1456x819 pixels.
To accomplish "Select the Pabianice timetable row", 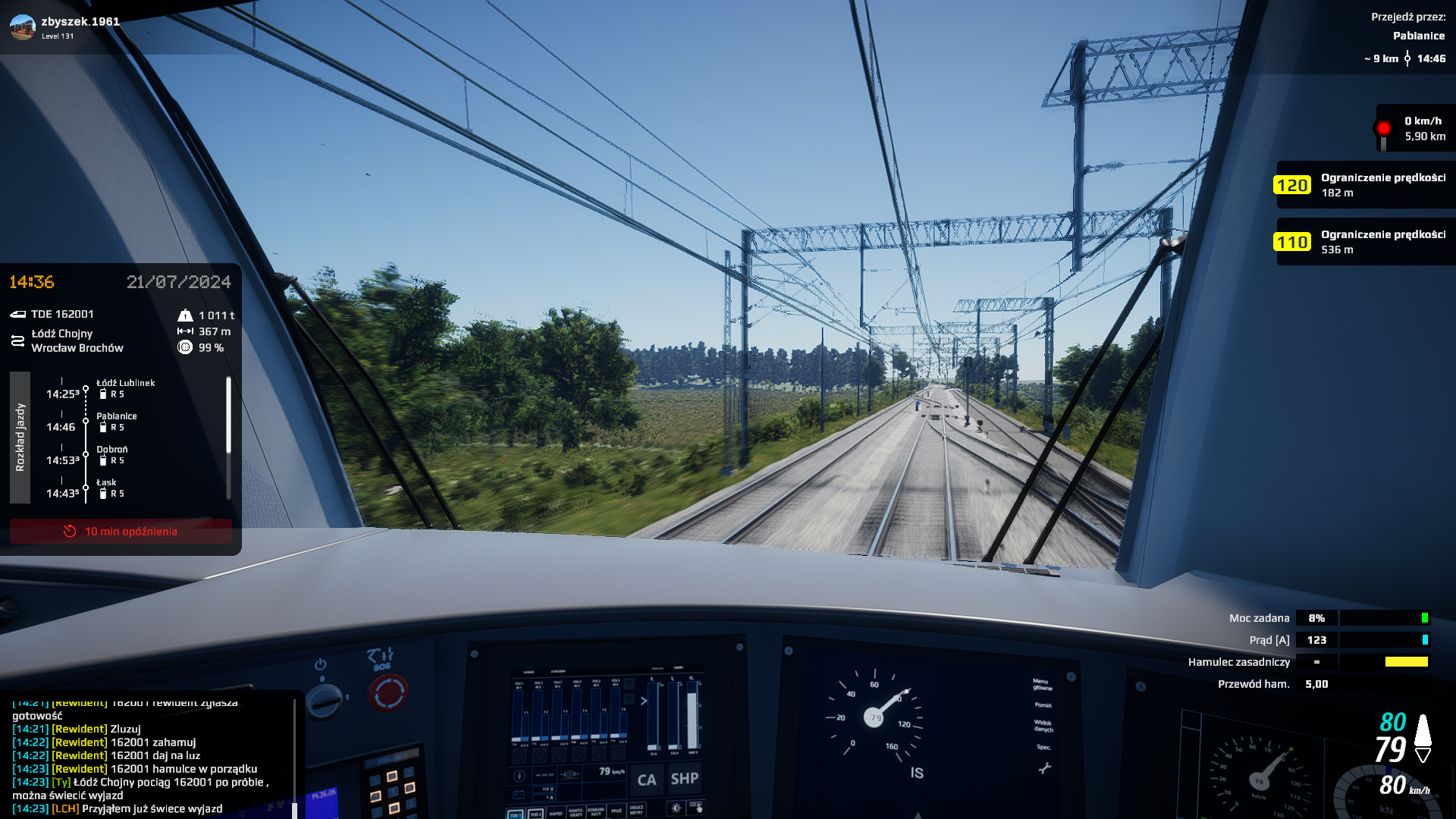I will (116, 422).
